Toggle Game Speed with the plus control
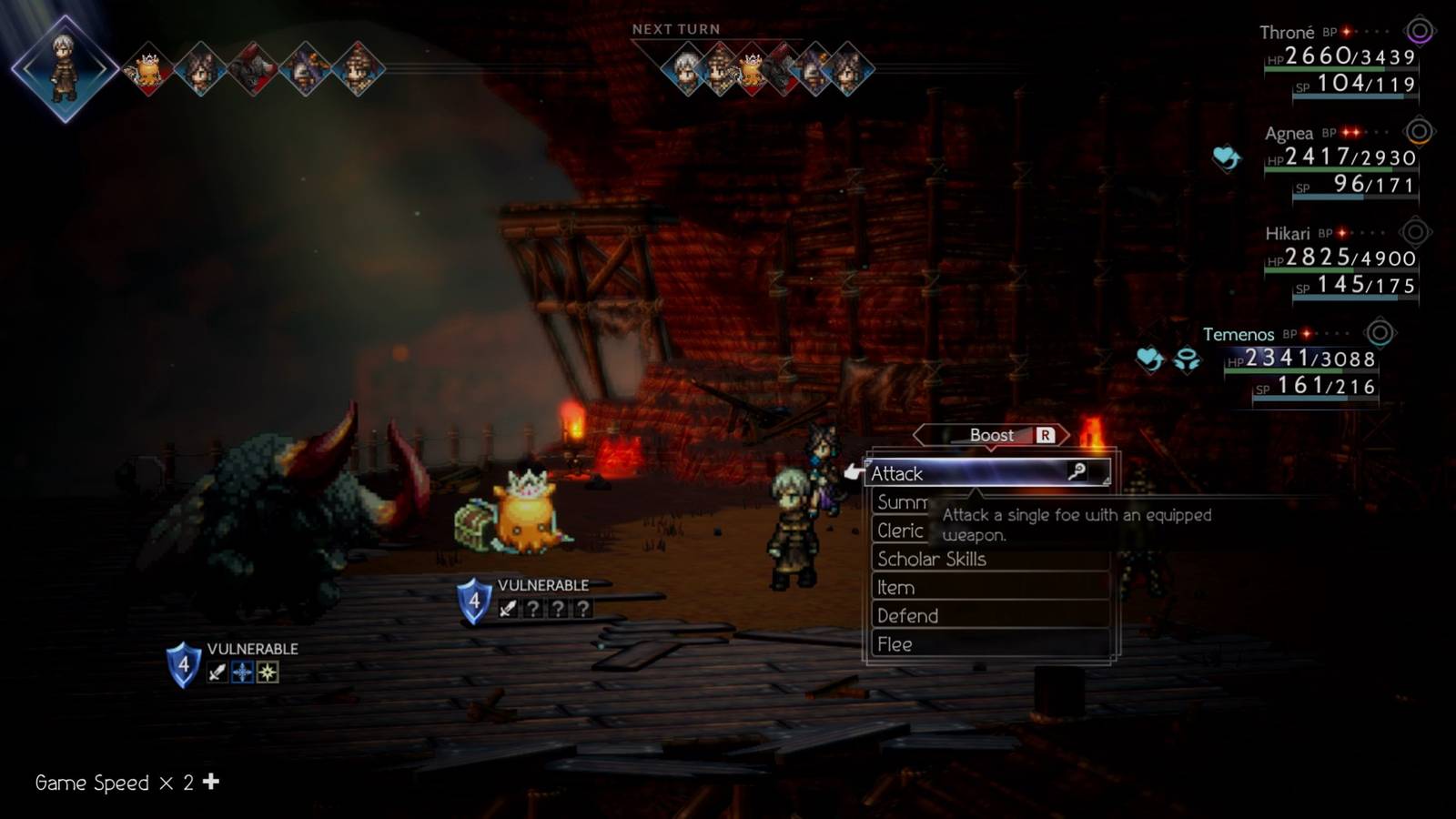This screenshot has width=1456, height=819. 211,782
